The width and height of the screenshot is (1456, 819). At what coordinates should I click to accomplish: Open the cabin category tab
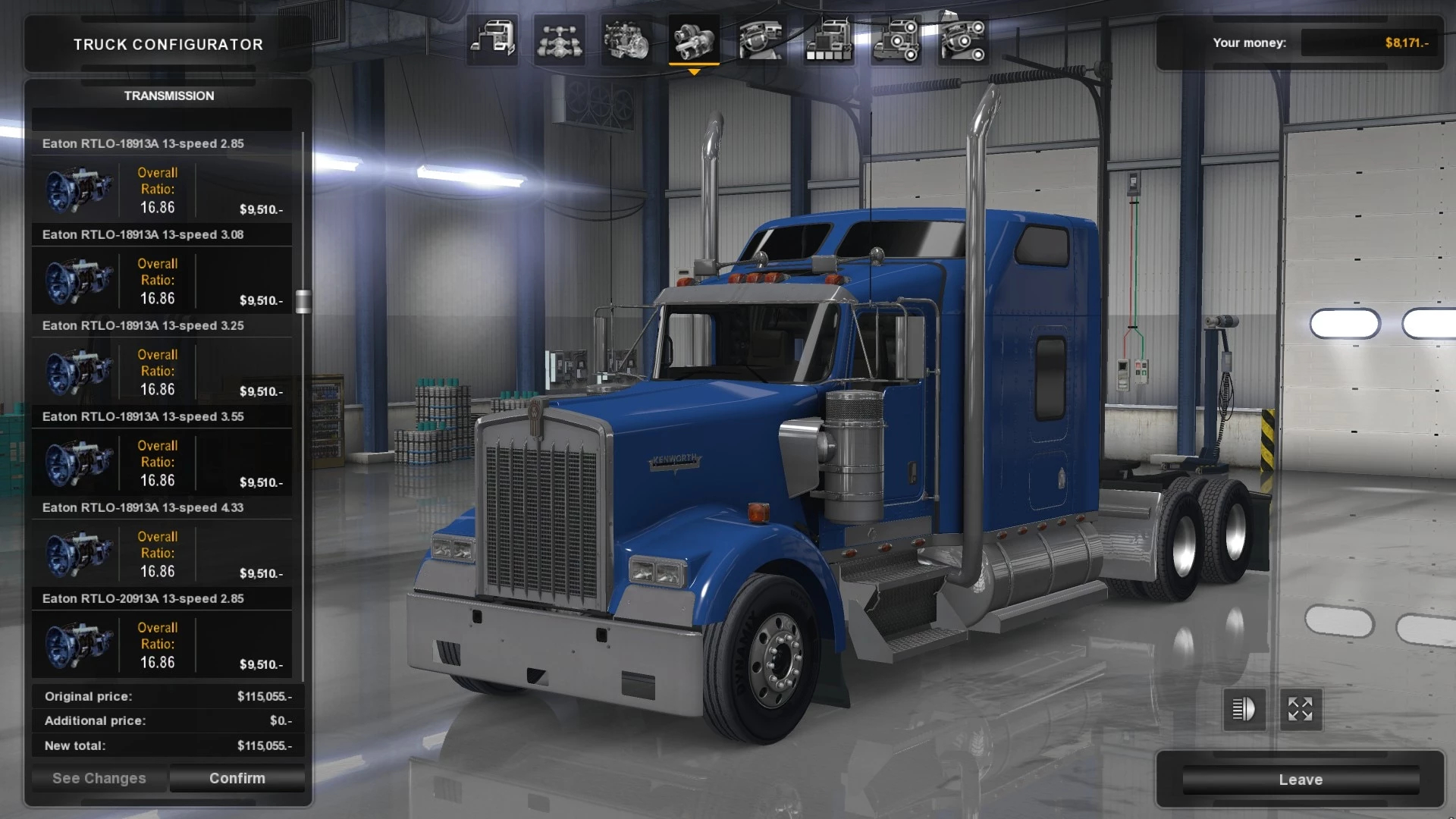(x=492, y=39)
